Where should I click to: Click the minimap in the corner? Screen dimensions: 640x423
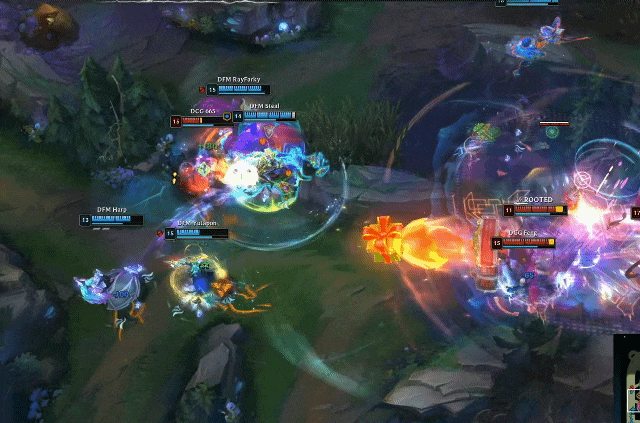click(x=628, y=381)
